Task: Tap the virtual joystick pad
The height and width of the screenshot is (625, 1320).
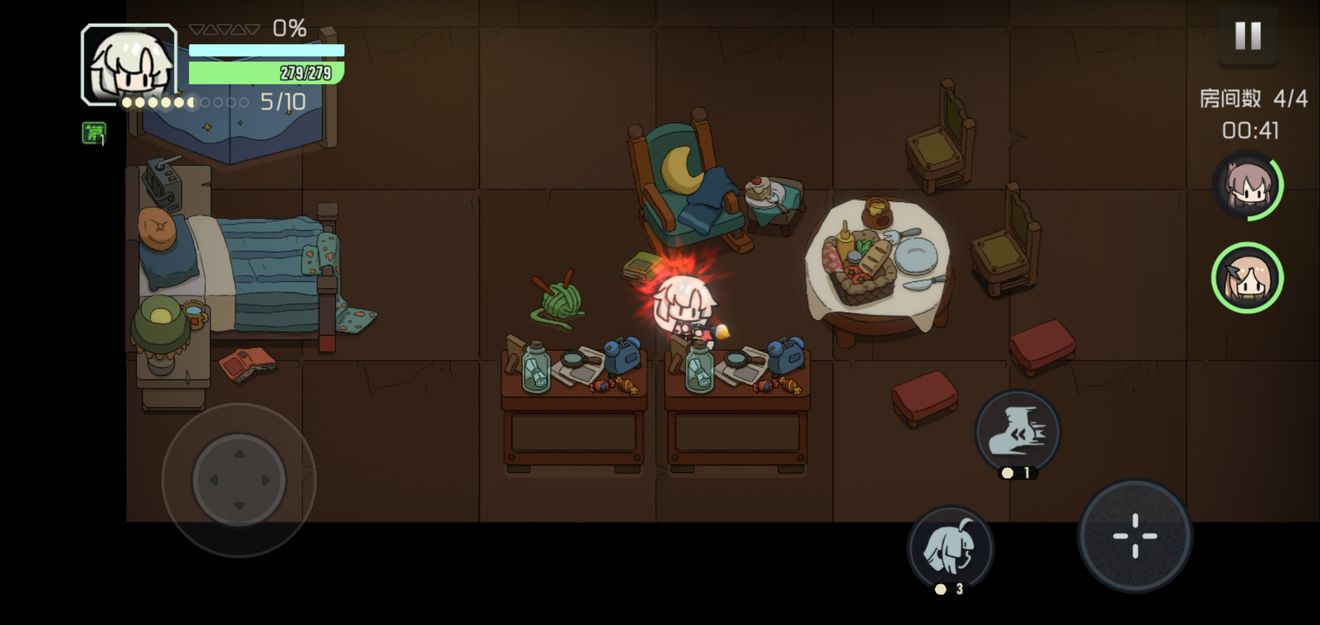Action: point(239,480)
